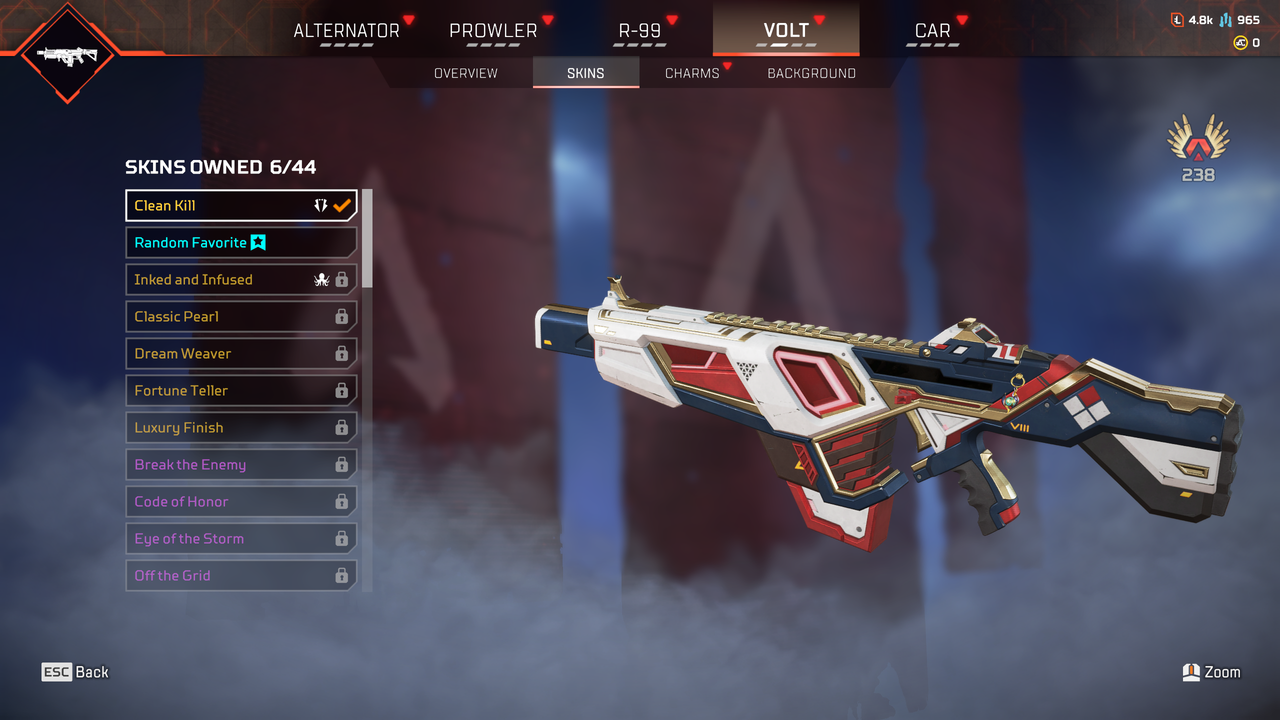Pick the Dream Weaver skin
The height and width of the screenshot is (720, 1280).
240,353
